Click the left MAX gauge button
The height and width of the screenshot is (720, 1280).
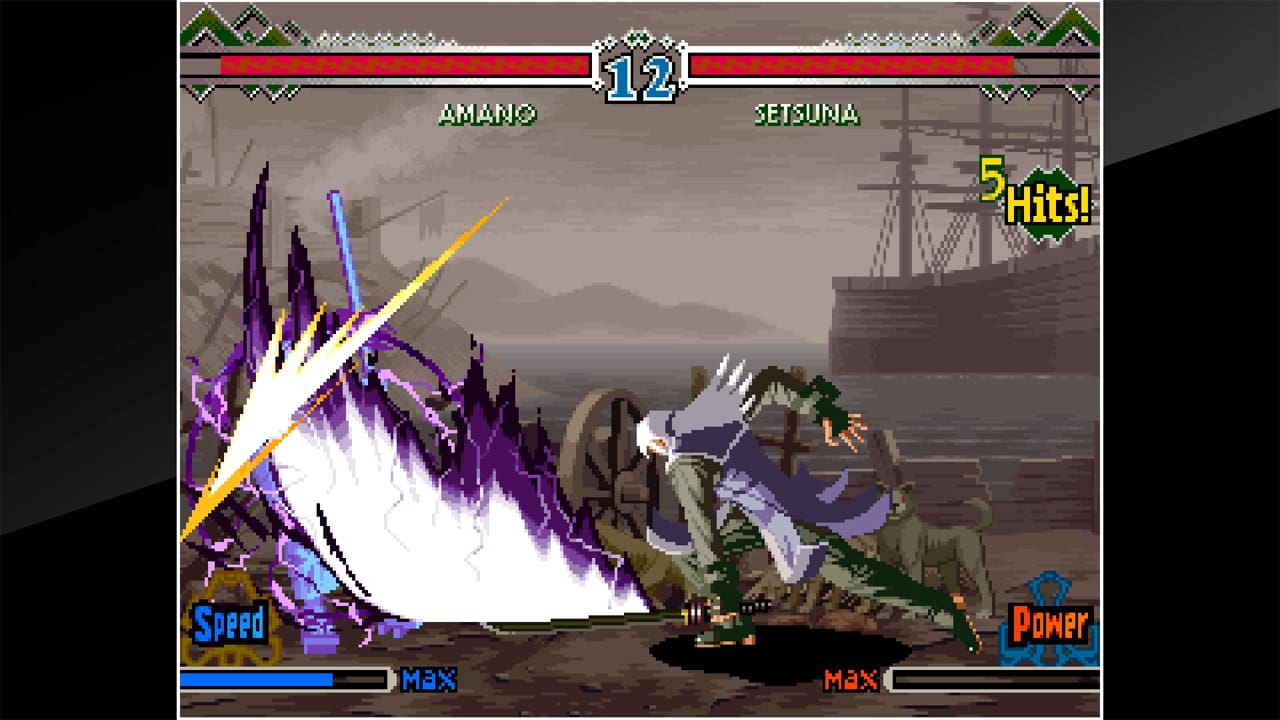429,678
